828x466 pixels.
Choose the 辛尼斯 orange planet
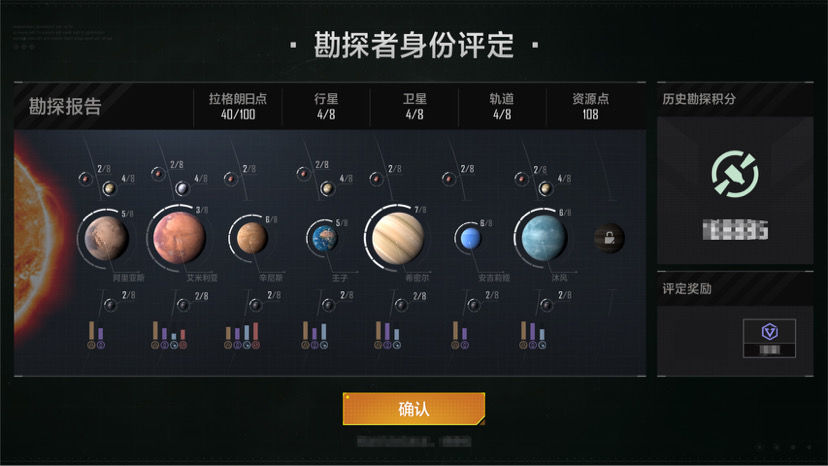[x=252, y=237]
